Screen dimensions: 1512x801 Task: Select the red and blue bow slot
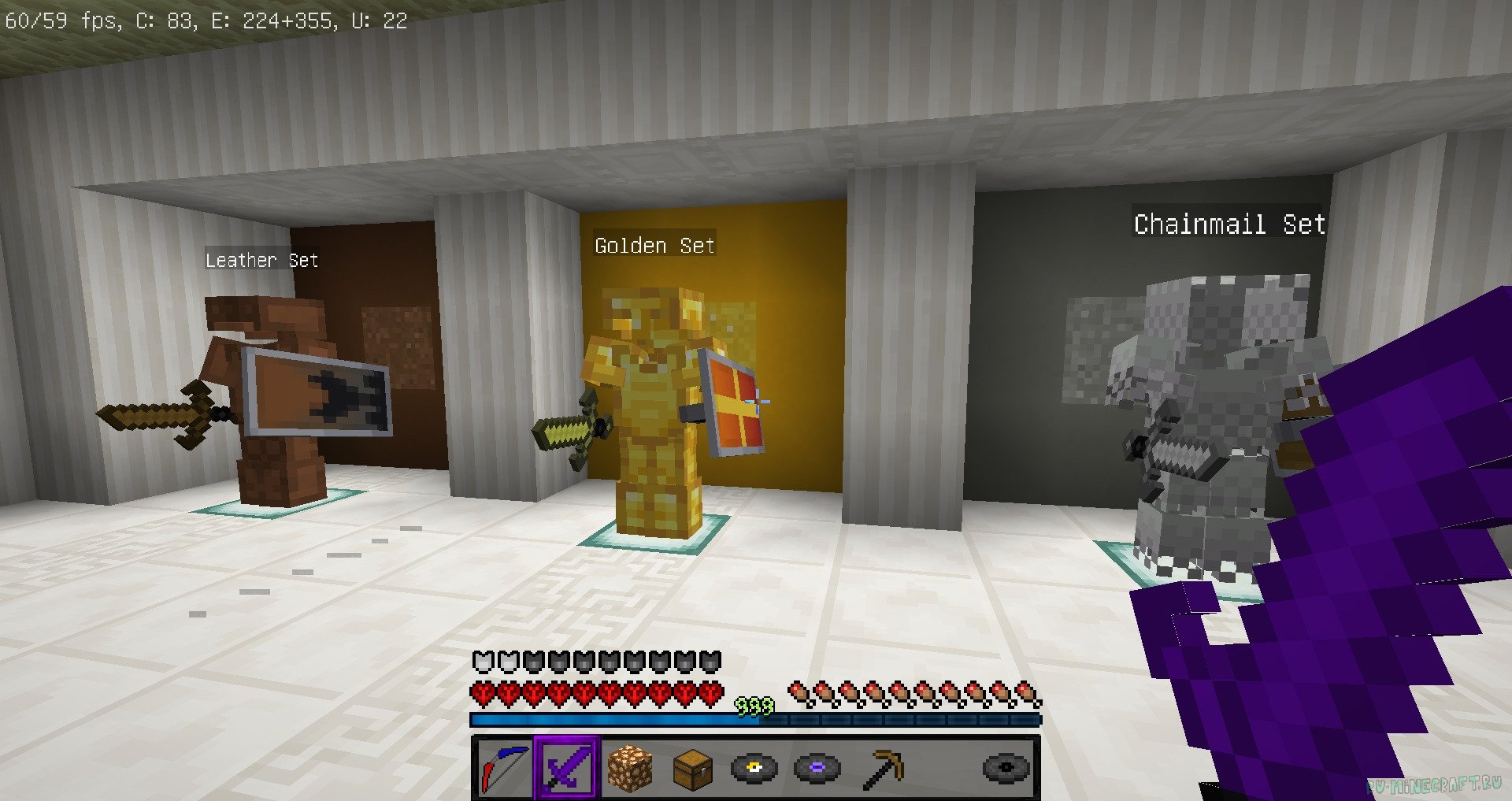point(504,768)
